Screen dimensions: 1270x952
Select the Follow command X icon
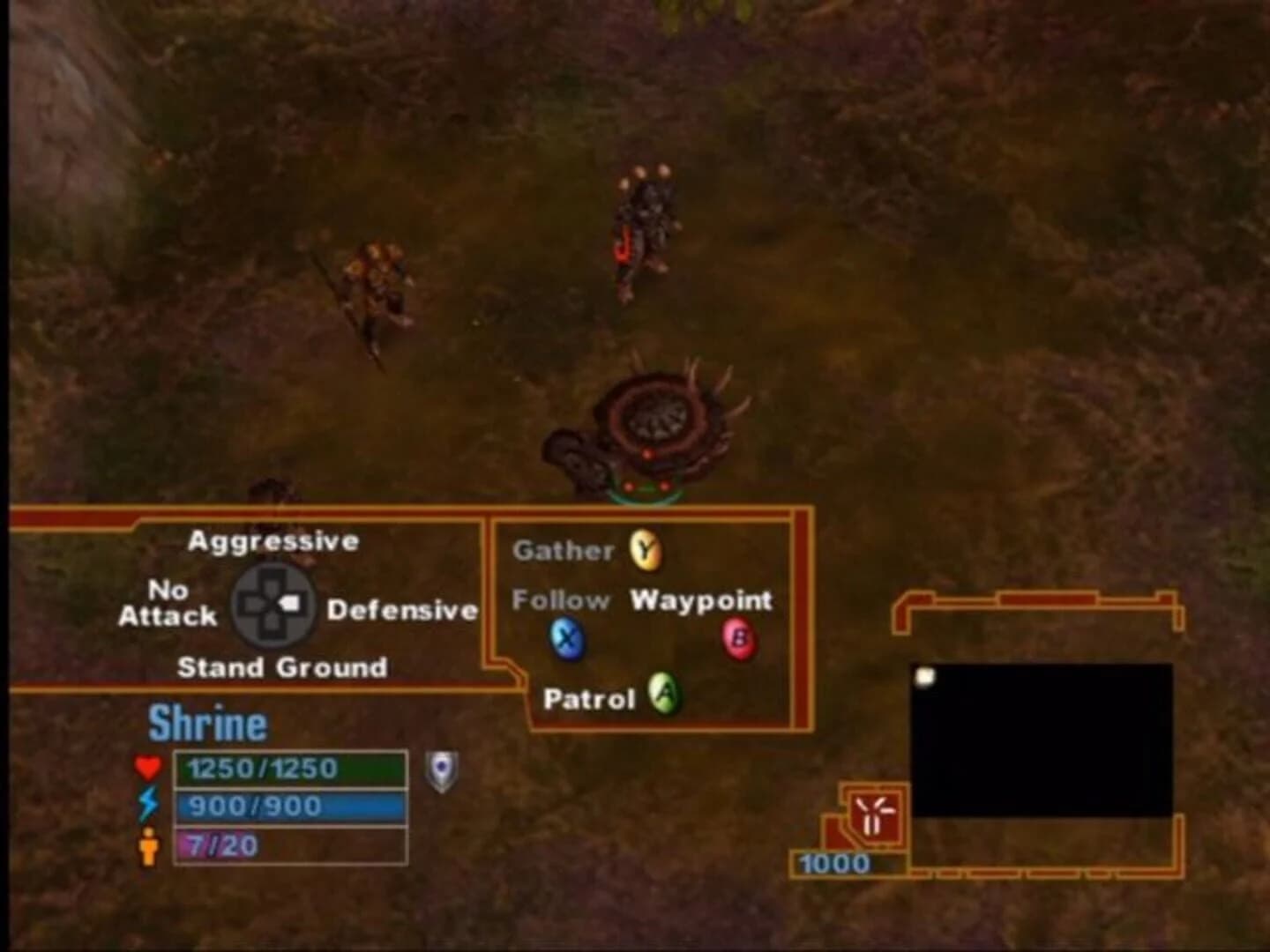pos(567,640)
